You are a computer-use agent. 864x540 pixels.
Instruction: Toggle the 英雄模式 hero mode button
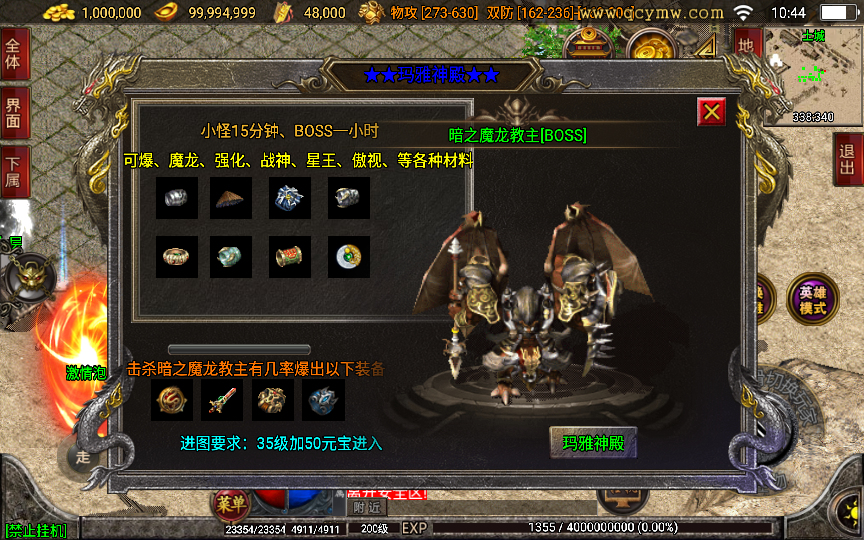pos(811,299)
